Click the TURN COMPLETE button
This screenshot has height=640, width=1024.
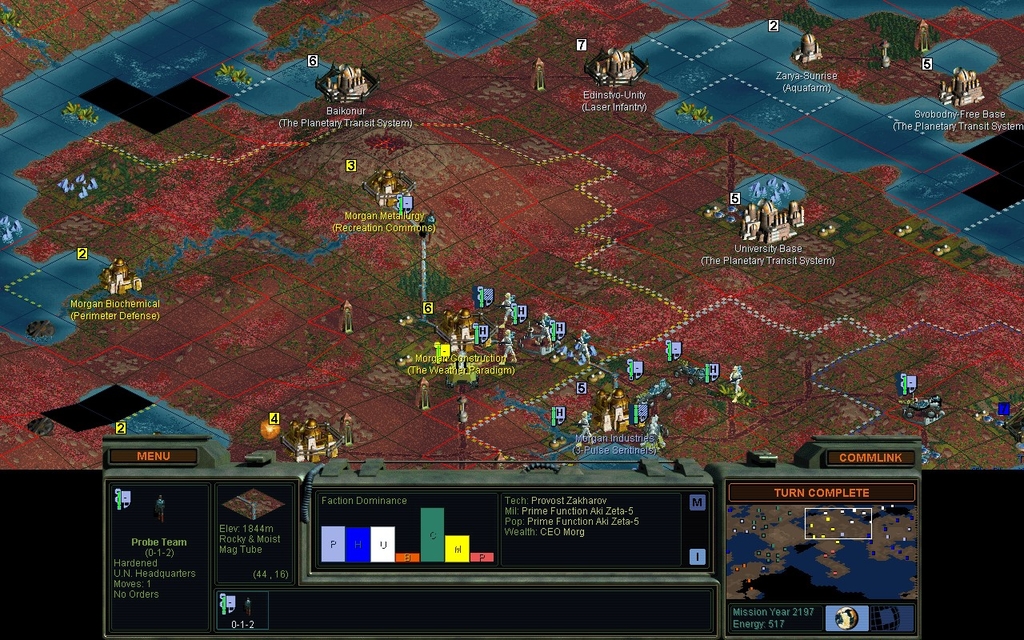(x=821, y=493)
